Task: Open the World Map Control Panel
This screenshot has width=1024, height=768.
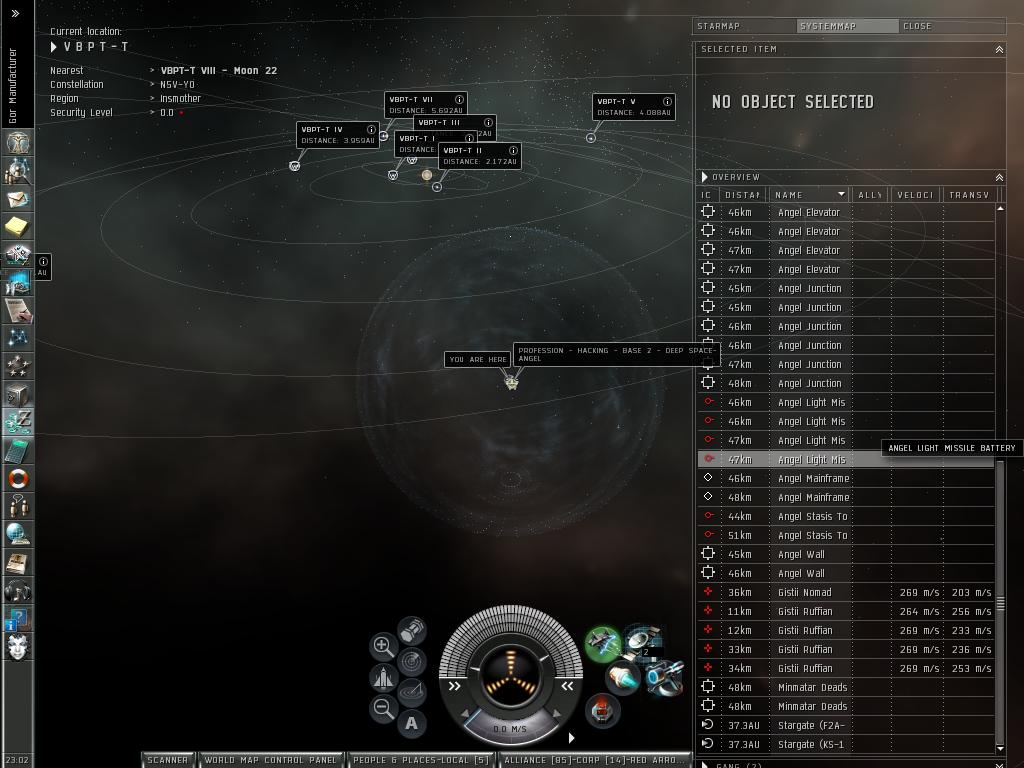Action: [270, 760]
